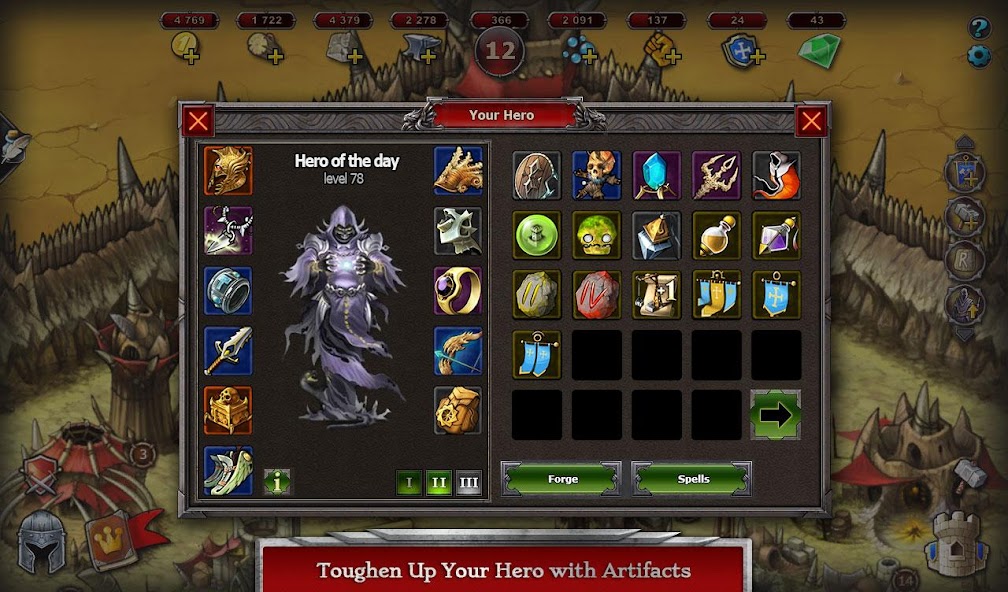Image resolution: width=1008 pixels, height=592 pixels.
Task: Select the red rune stone item
Action: (x=597, y=296)
